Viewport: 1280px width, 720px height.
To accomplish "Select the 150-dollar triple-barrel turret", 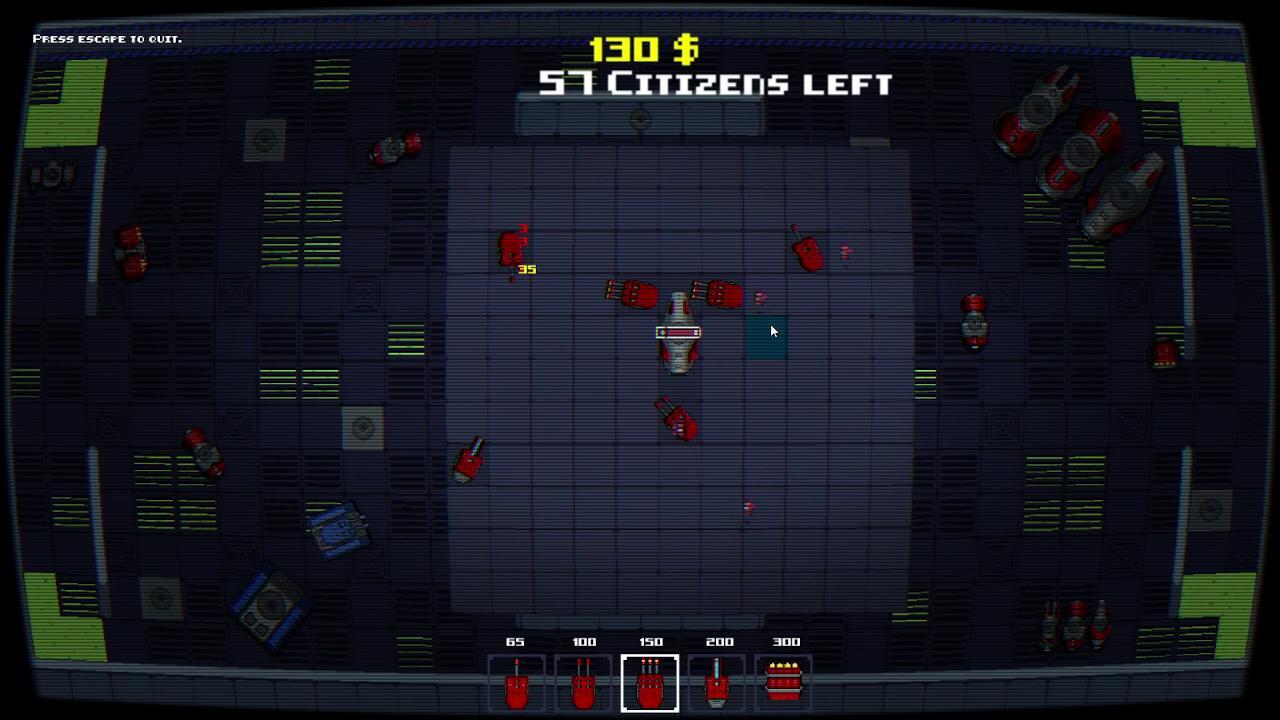I will (650, 684).
